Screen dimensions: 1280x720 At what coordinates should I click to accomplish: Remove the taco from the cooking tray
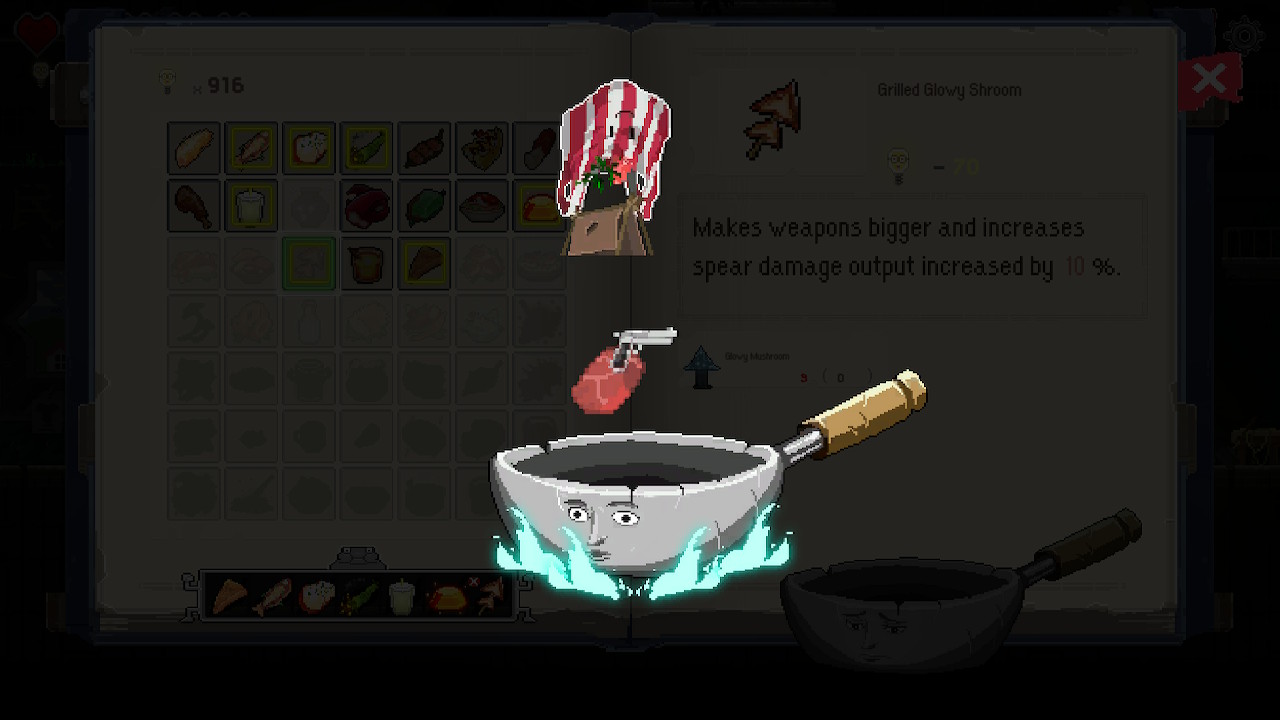[x=473, y=583]
